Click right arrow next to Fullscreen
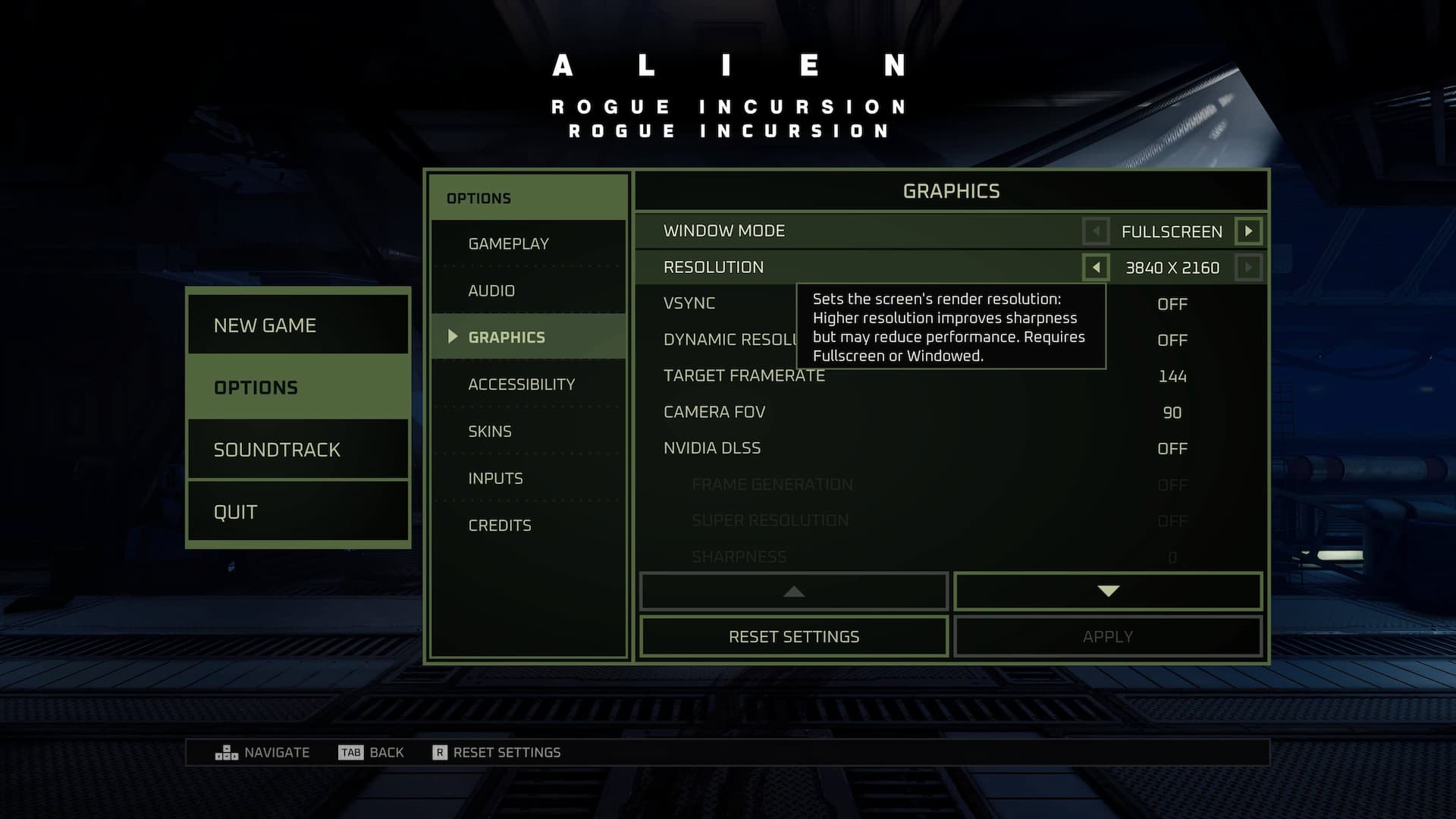This screenshot has height=819, width=1456. pyautogui.click(x=1248, y=231)
